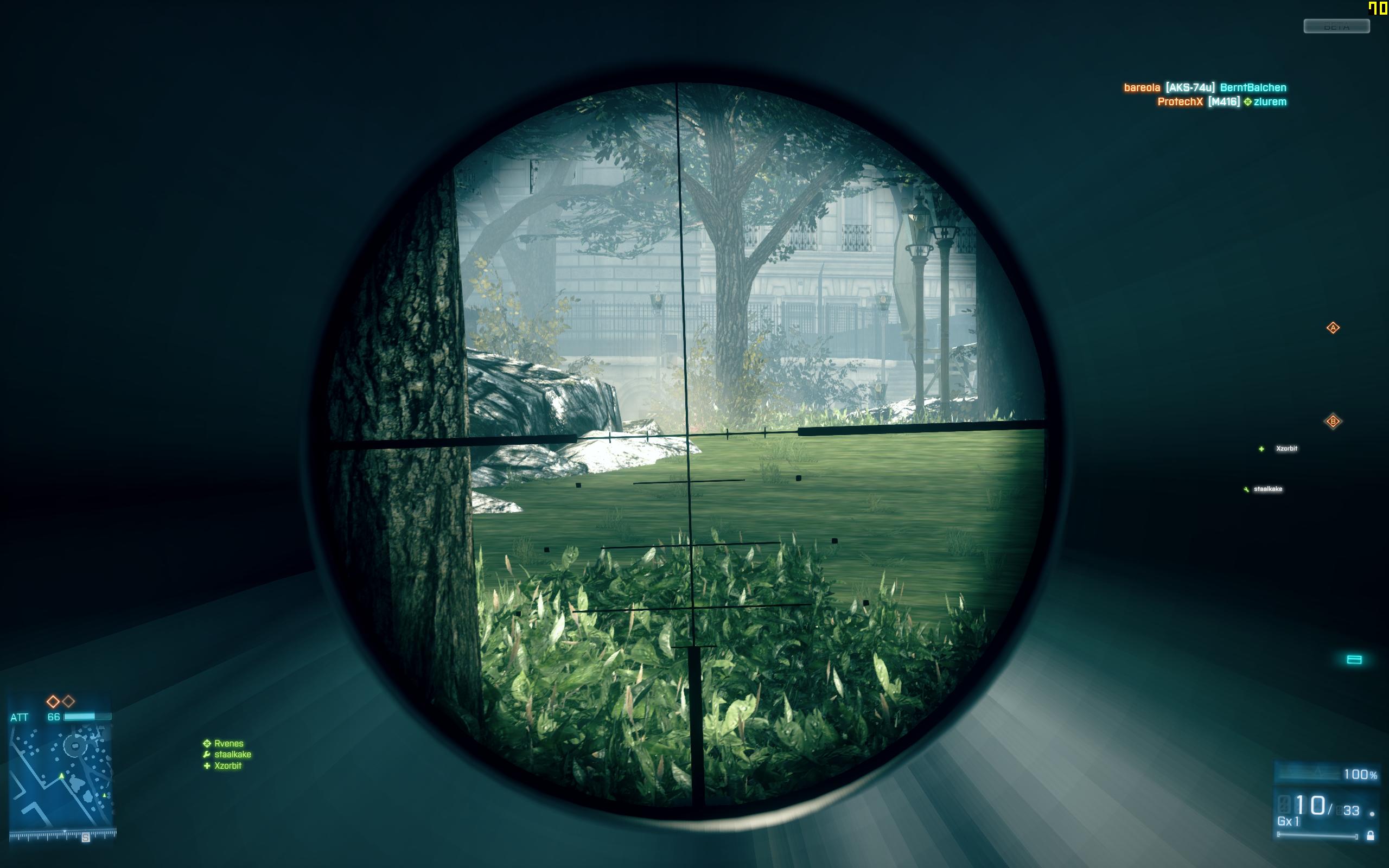Click the minimap
Image resolution: width=1389 pixels, height=868 pixels.
coord(61,775)
